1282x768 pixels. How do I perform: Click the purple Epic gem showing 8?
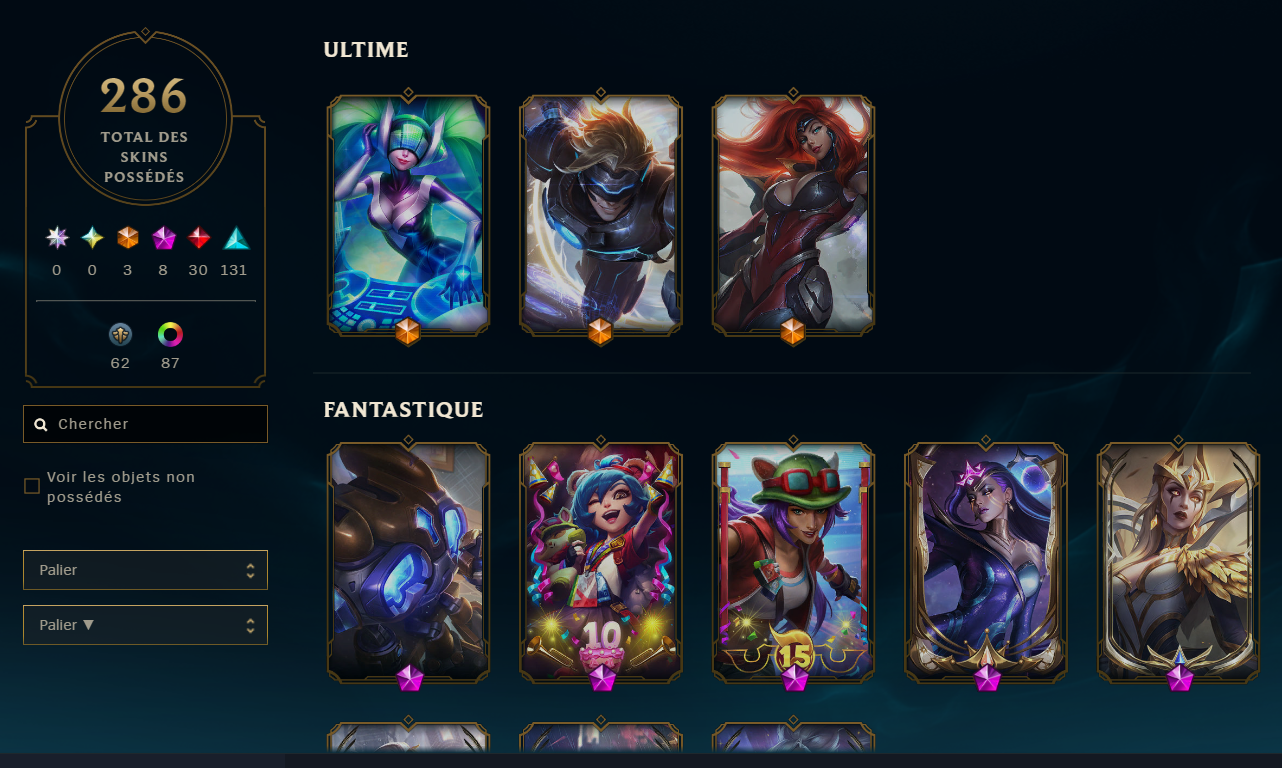coord(163,238)
